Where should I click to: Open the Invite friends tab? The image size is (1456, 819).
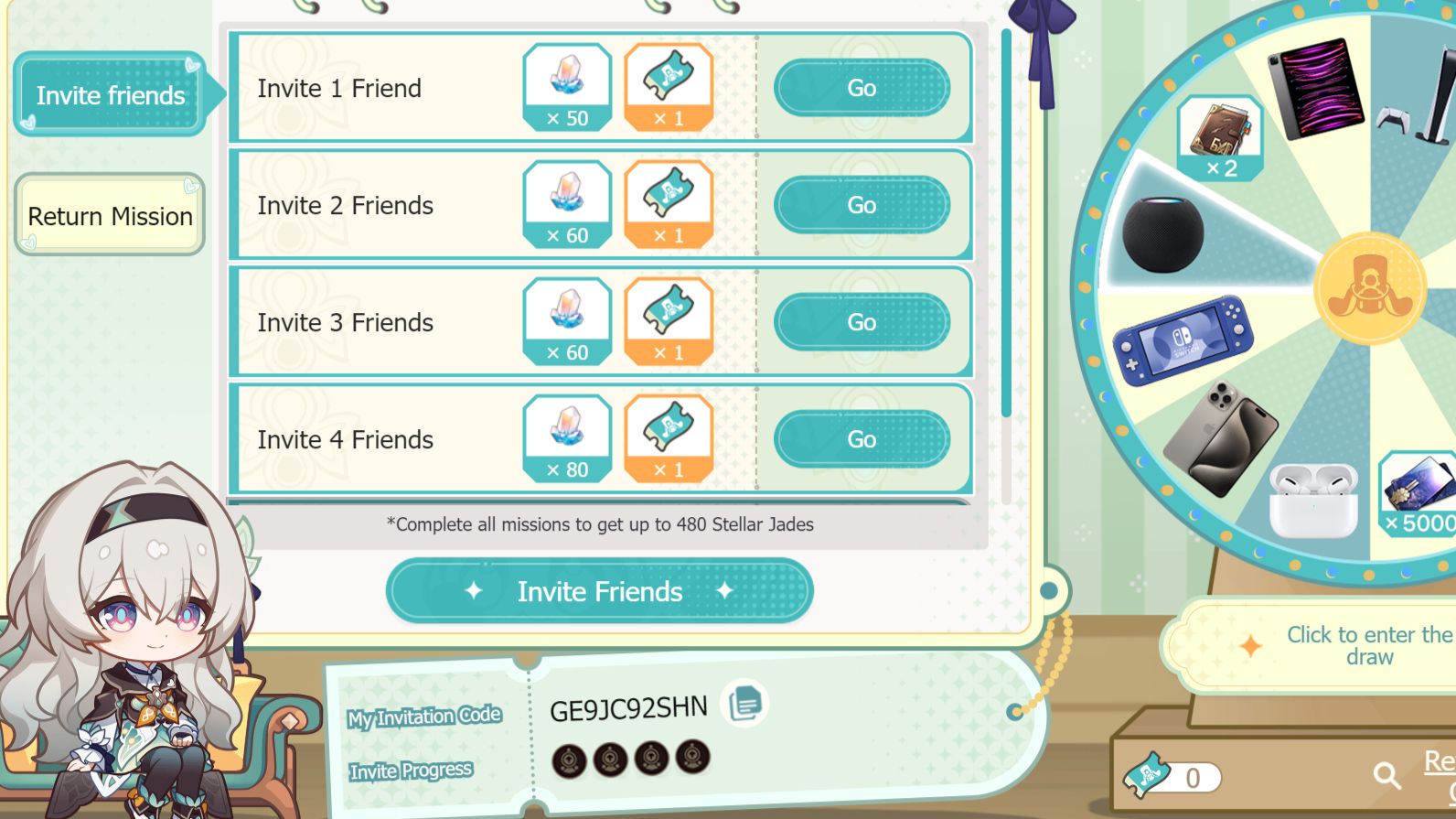click(x=110, y=95)
